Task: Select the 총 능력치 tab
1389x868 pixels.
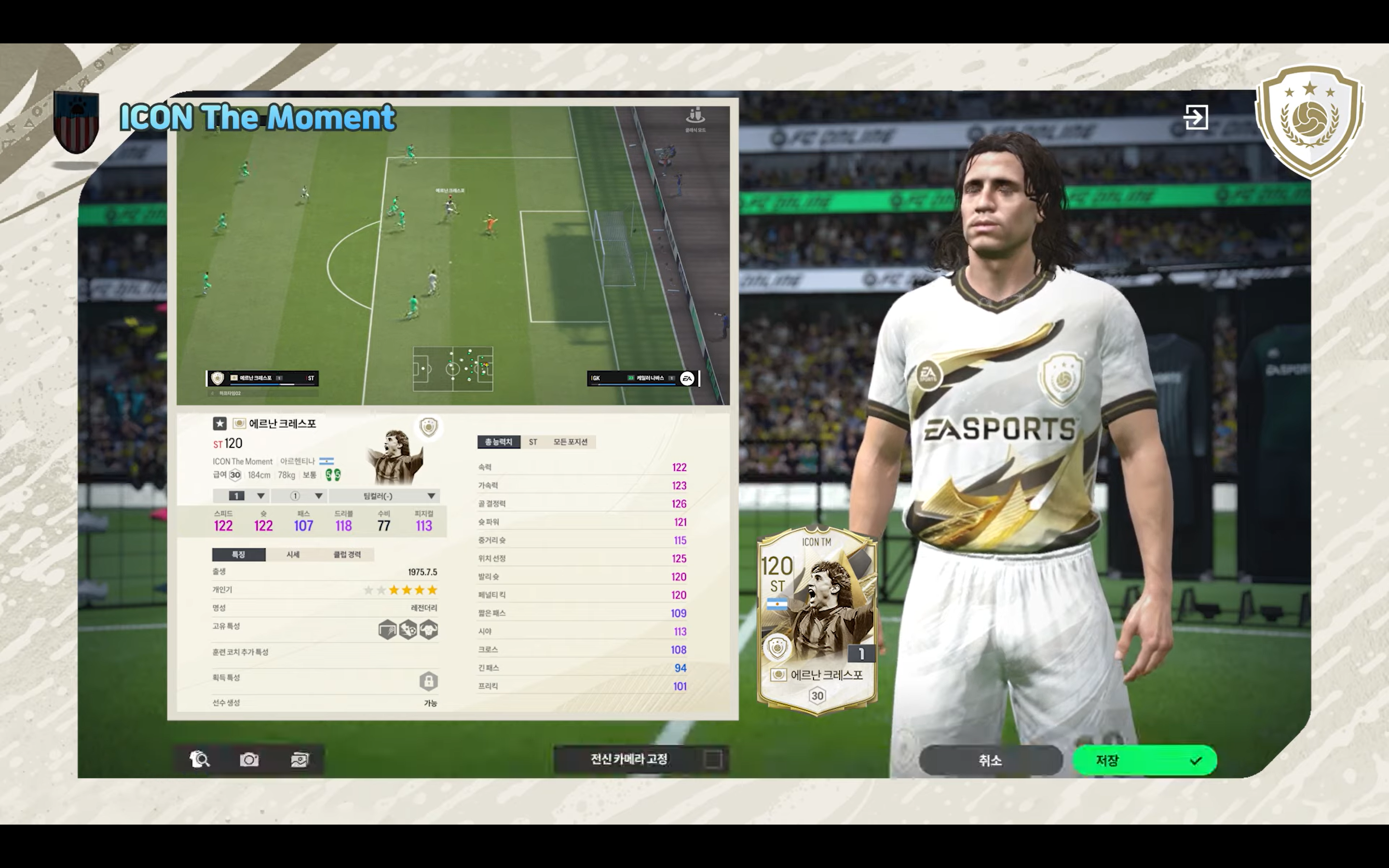Action: [498, 441]
